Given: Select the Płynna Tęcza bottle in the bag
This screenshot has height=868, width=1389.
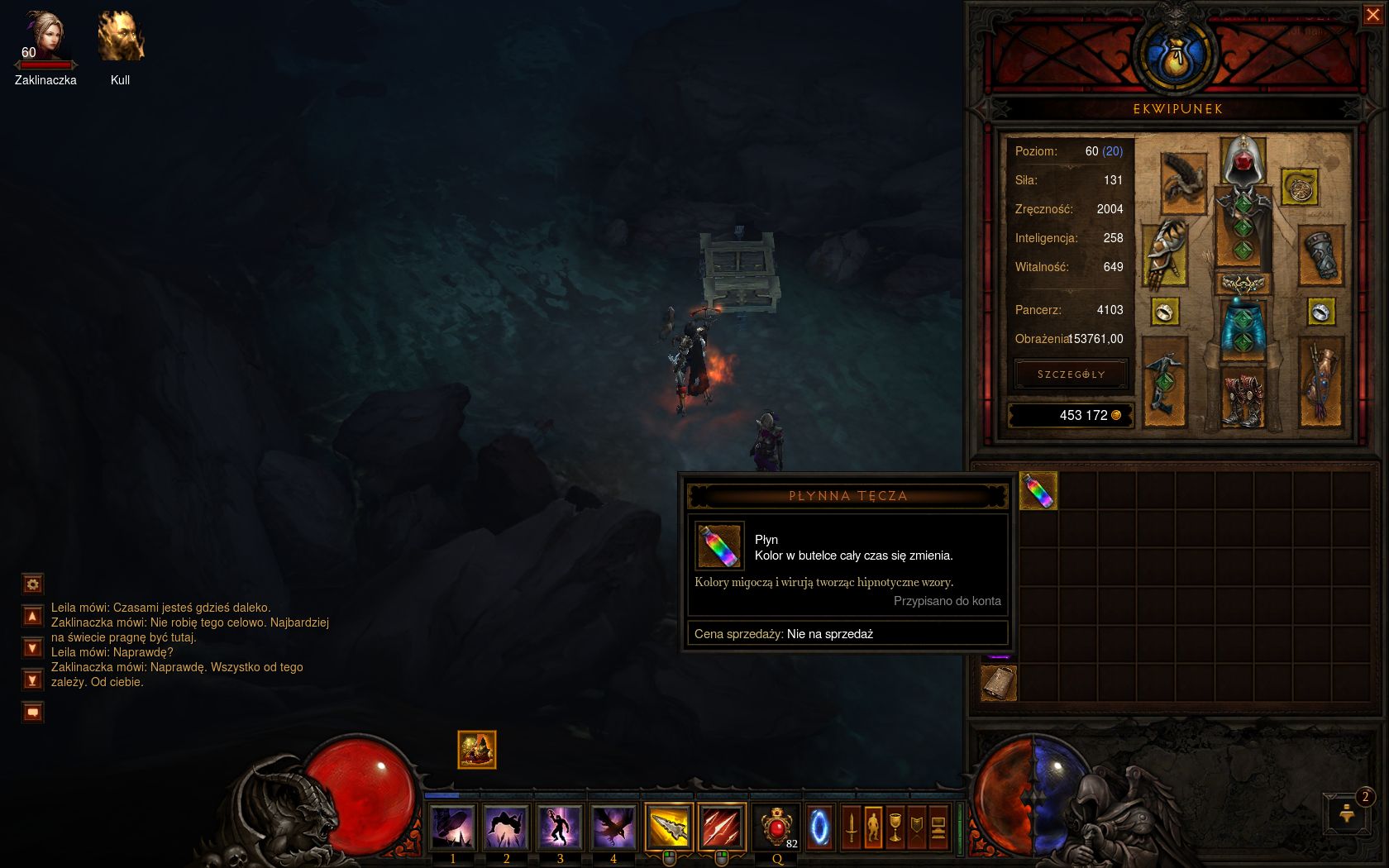Looking at the screenshot, I should [1038, 491].
